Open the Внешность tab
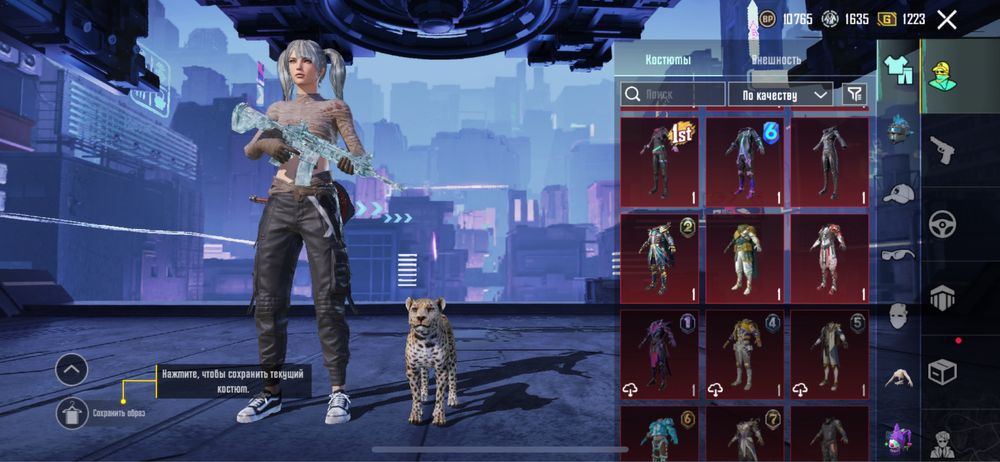Image resolution: width=1000 pixels, height=462 pixels. (x=776, y=60)
